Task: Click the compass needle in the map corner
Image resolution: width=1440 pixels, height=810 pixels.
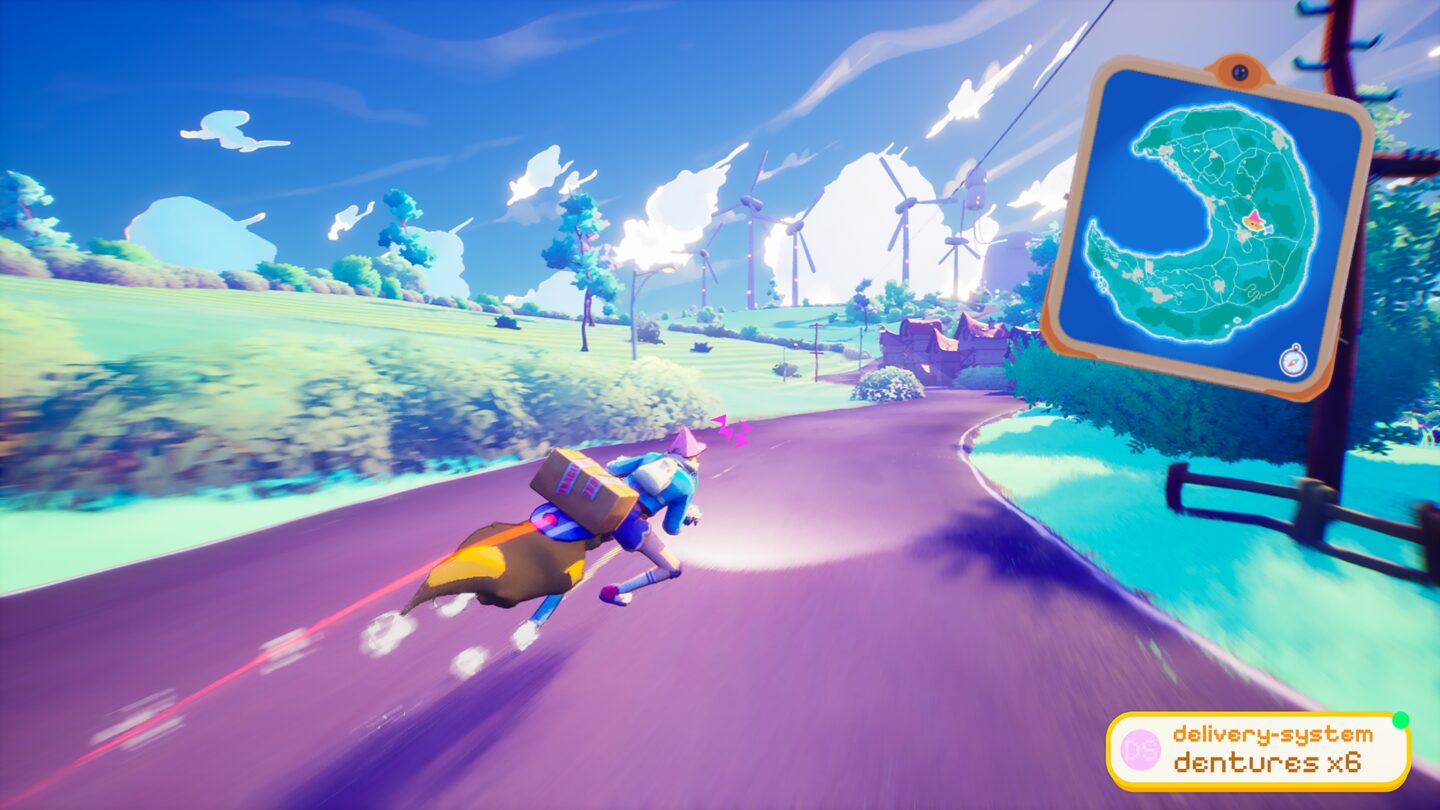Action: 1293,363
